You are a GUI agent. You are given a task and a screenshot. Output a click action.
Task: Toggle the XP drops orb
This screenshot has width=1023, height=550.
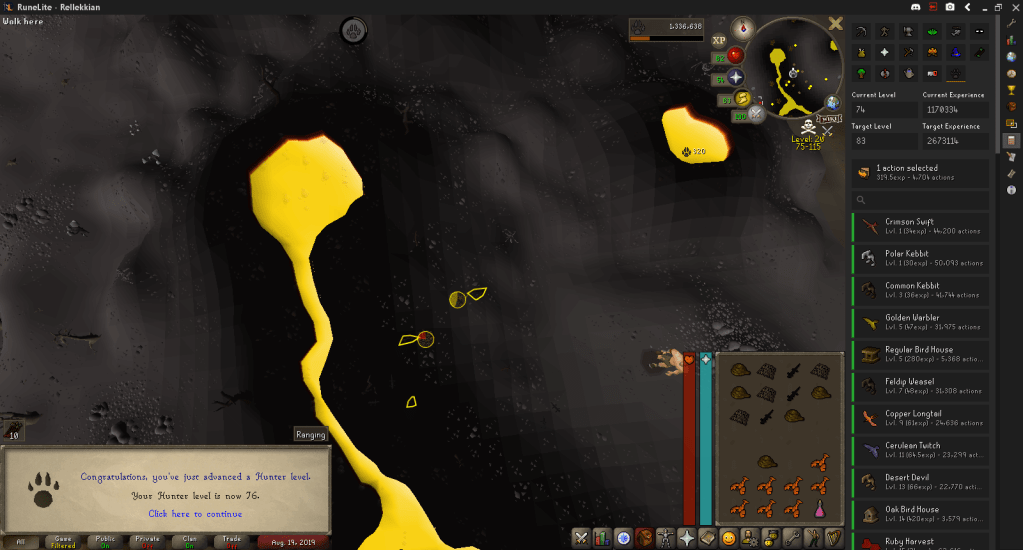pos(719,40)
